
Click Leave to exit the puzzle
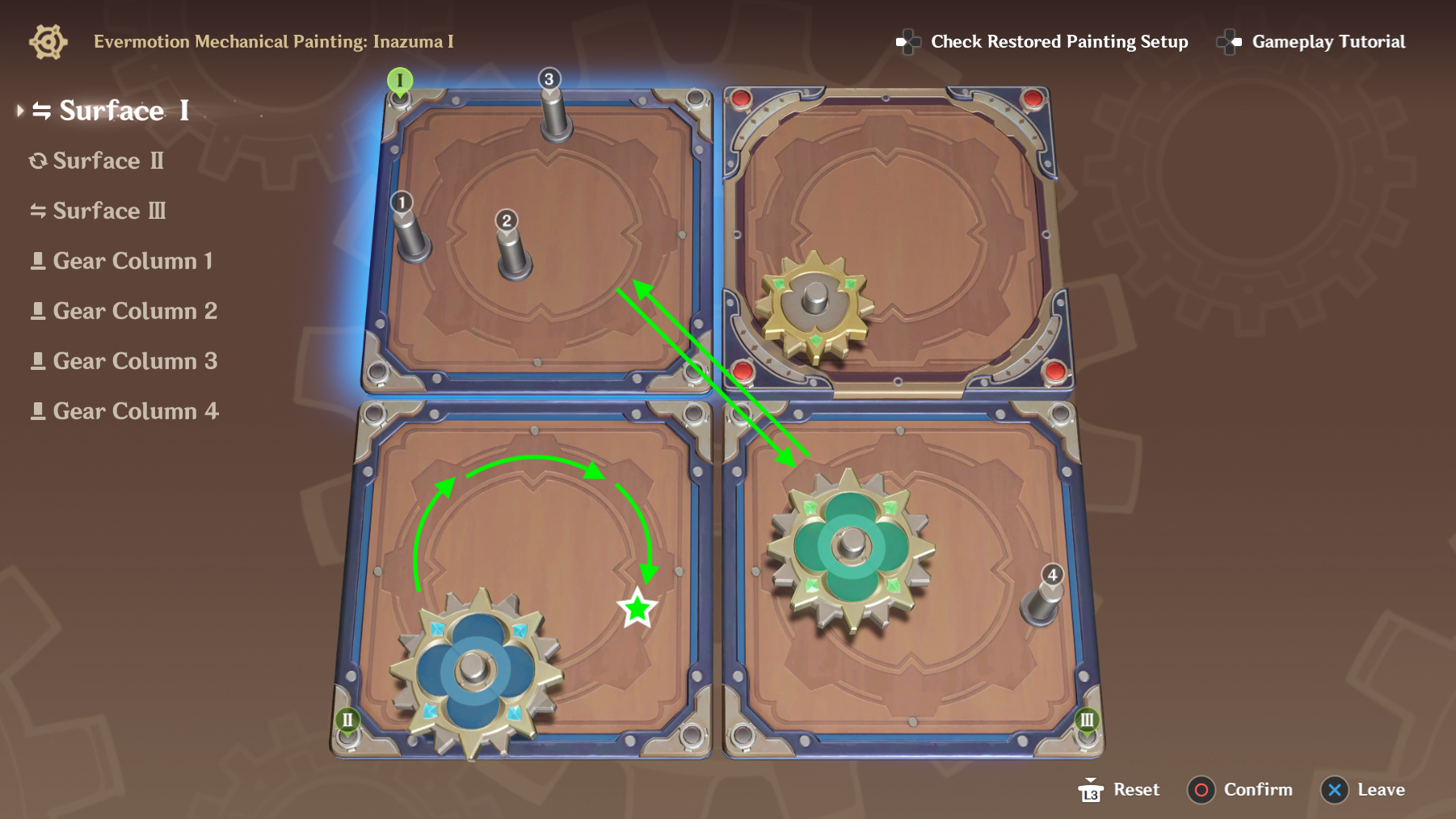click(1361, 790)
